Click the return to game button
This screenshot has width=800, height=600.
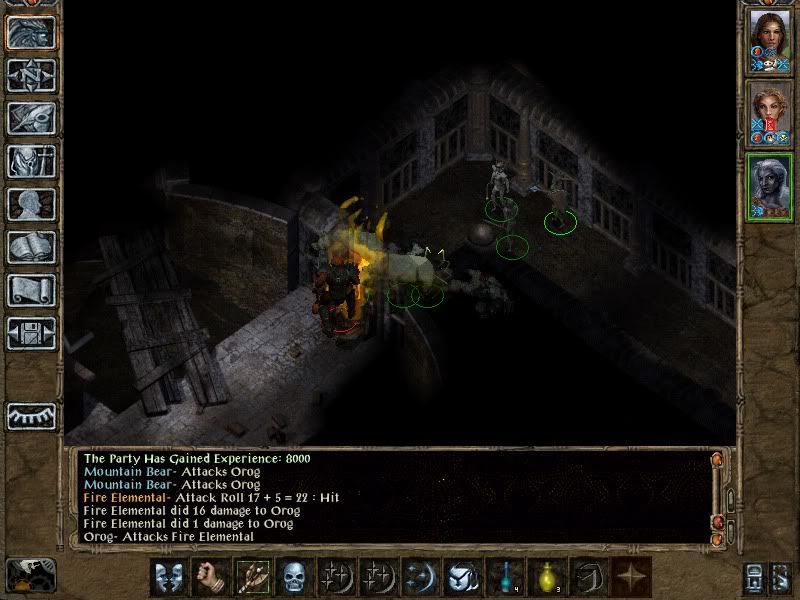click(x=31, y=32)
